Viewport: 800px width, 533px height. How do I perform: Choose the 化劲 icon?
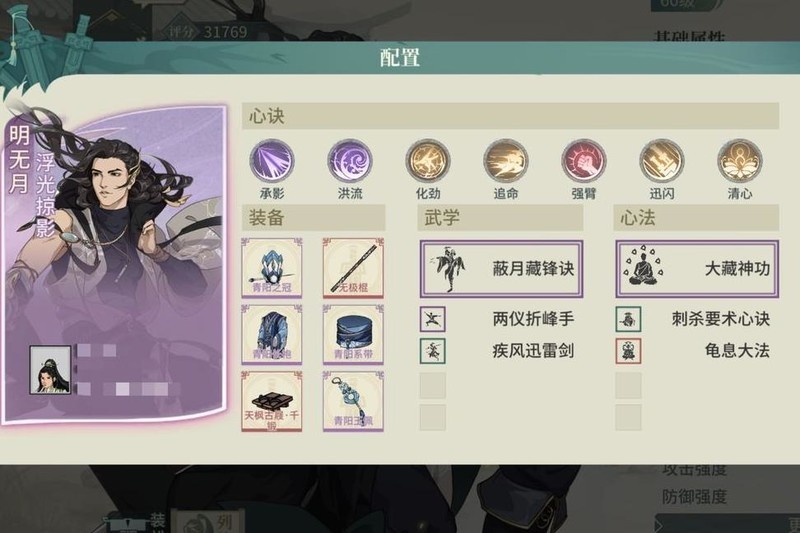tap(427, 160)
